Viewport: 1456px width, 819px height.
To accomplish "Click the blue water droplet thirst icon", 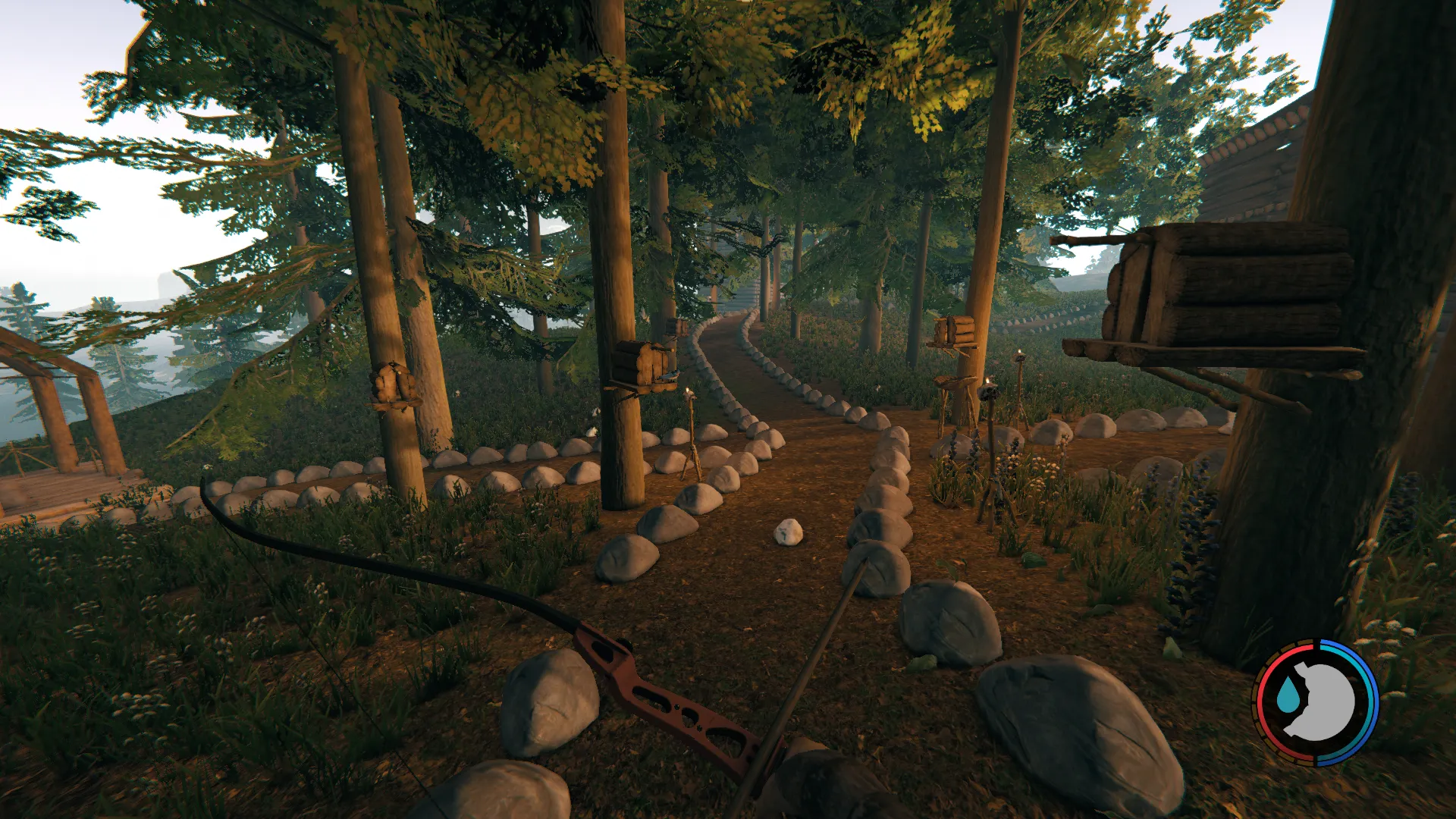I will click(x=1287, y=695).
